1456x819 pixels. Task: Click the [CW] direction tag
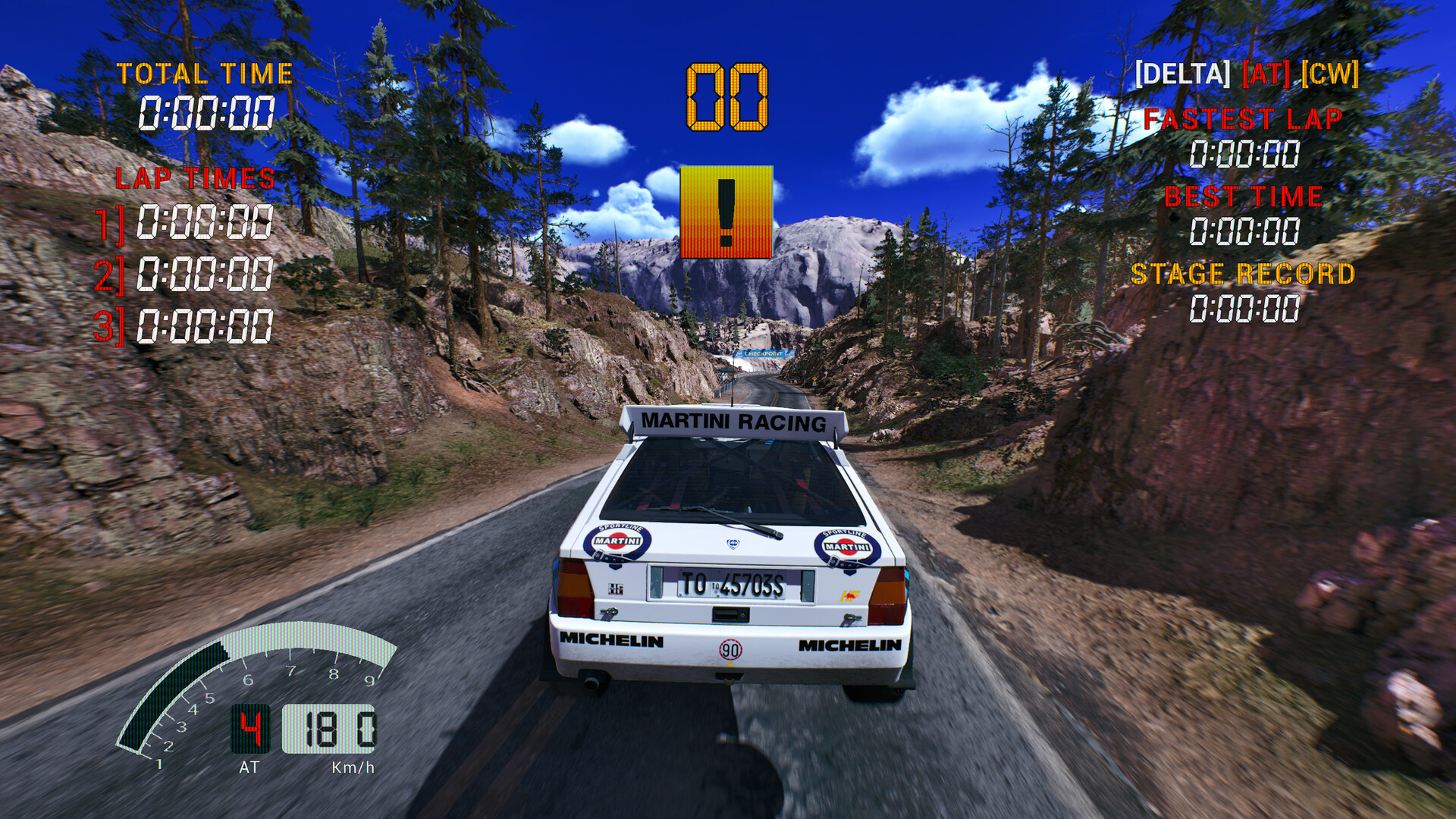pyautogui.click(x=1329, y=74)
